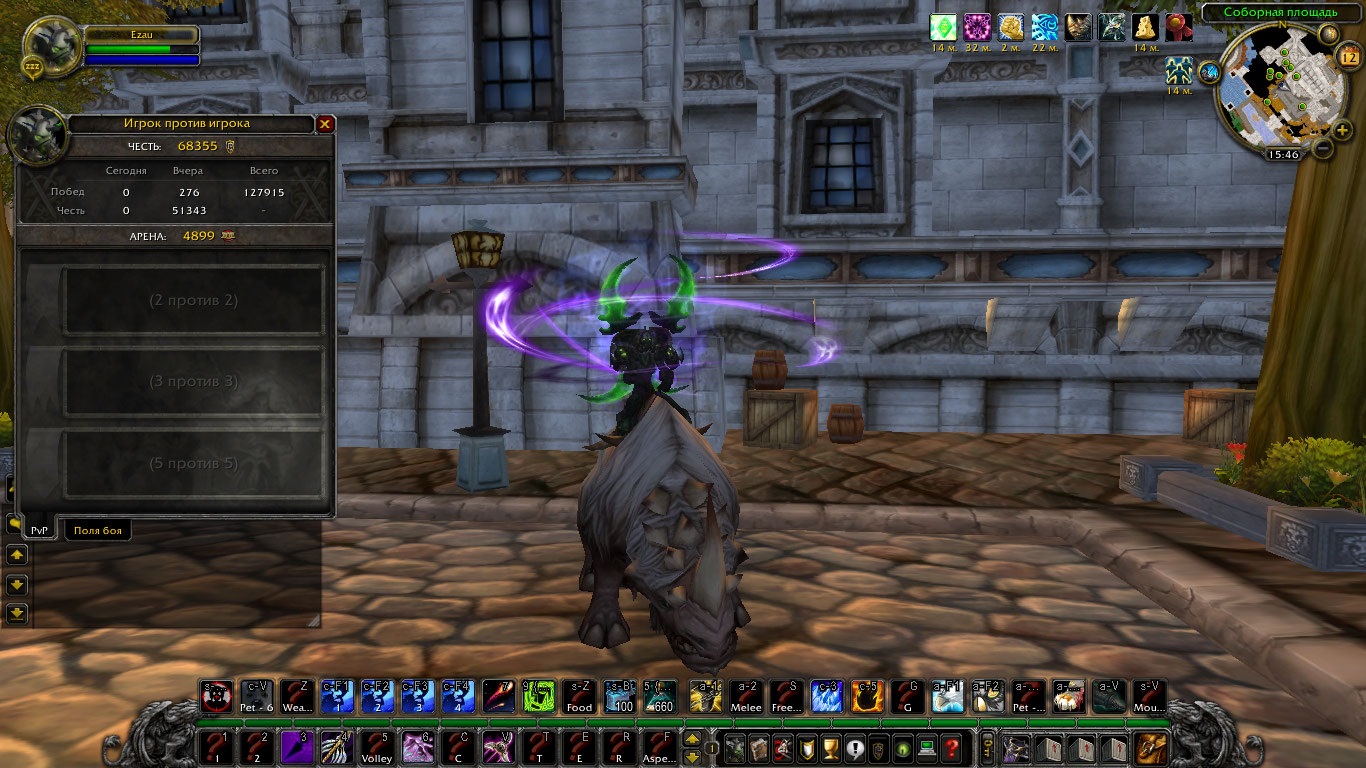Click the golden fist buff icon
This screenshot has height=768, width=1366.
1011,27
